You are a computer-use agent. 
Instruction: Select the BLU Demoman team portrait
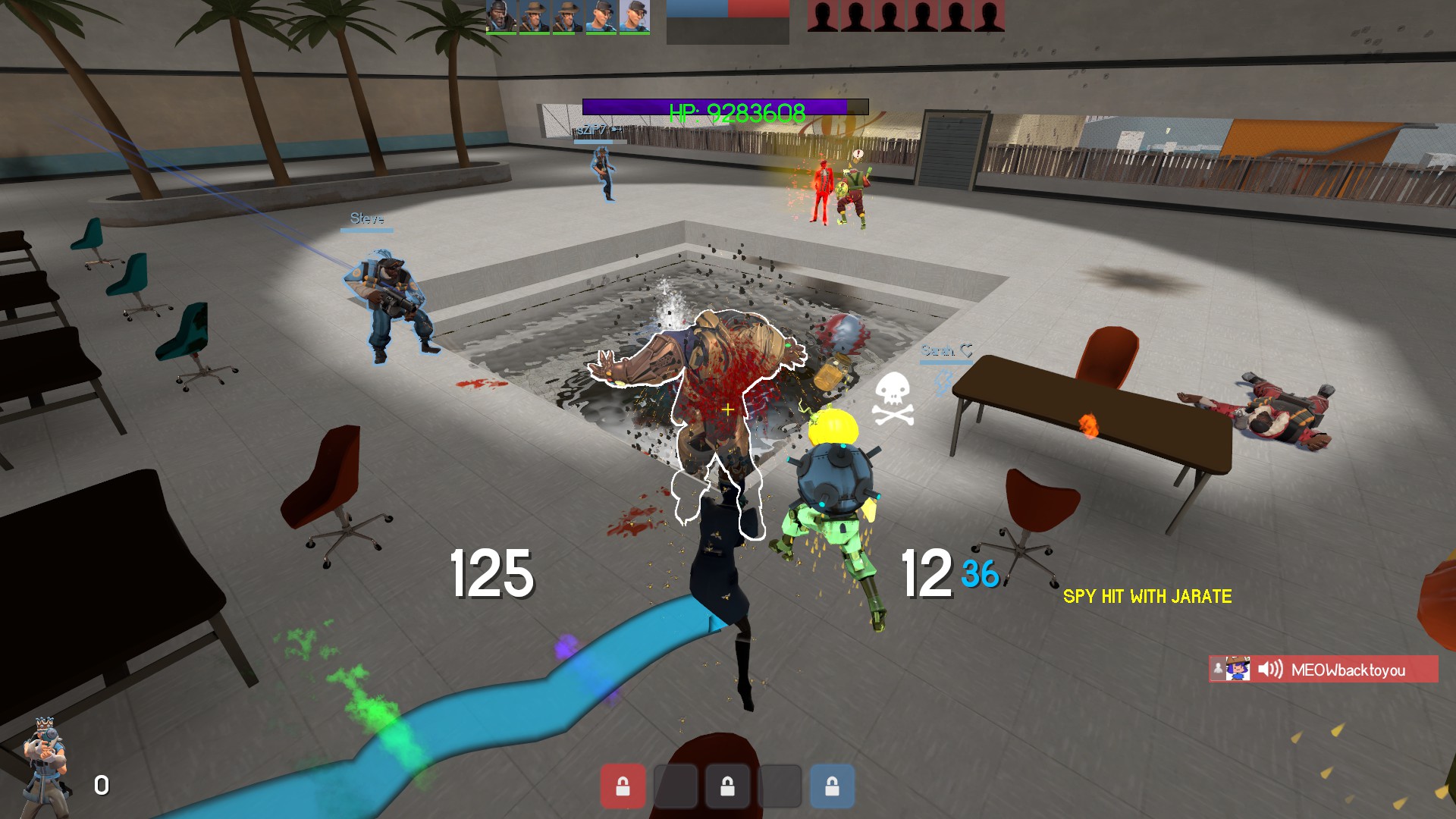[500, 16]
